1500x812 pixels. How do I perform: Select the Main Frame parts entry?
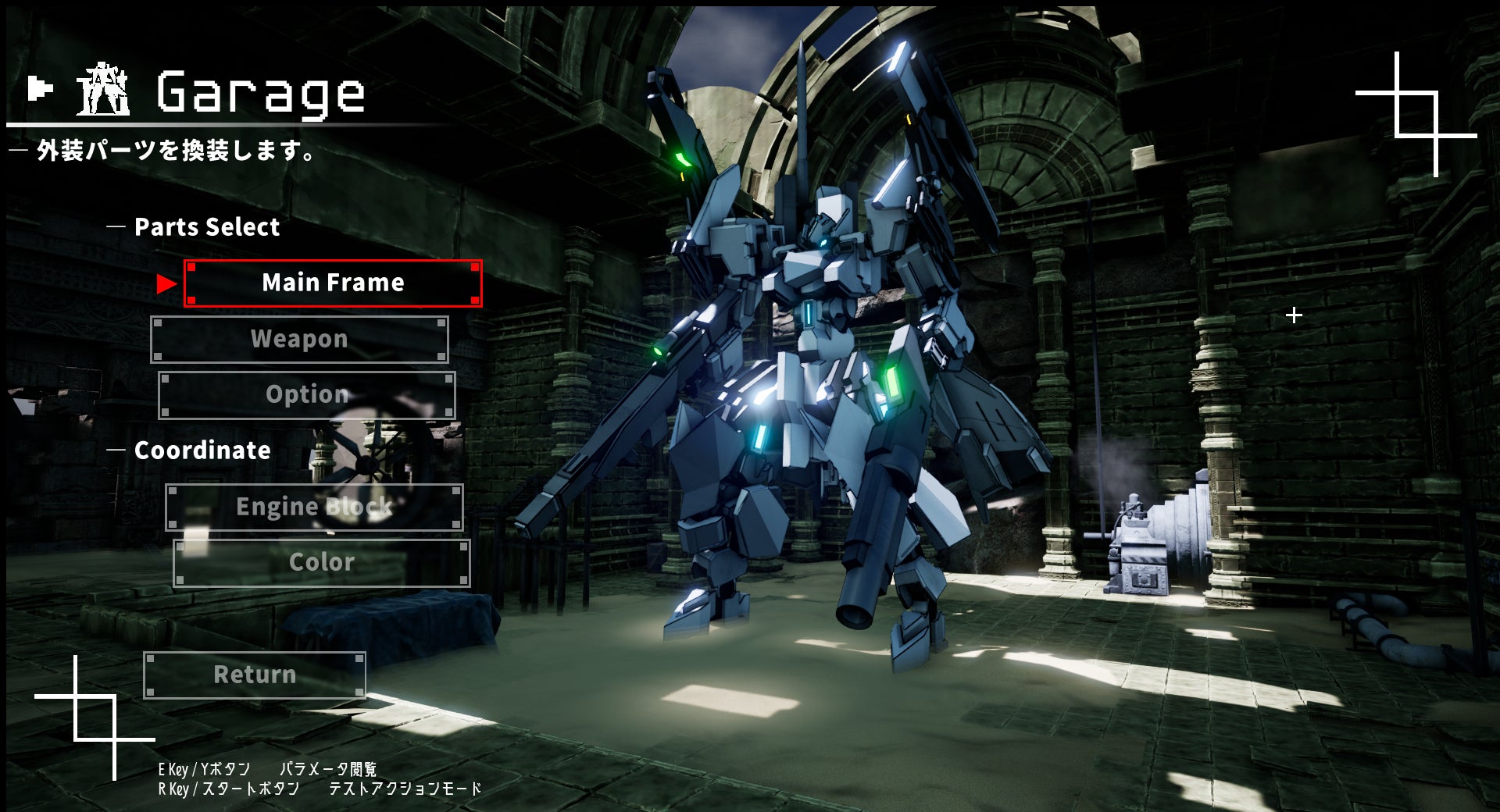coord(333,283)
